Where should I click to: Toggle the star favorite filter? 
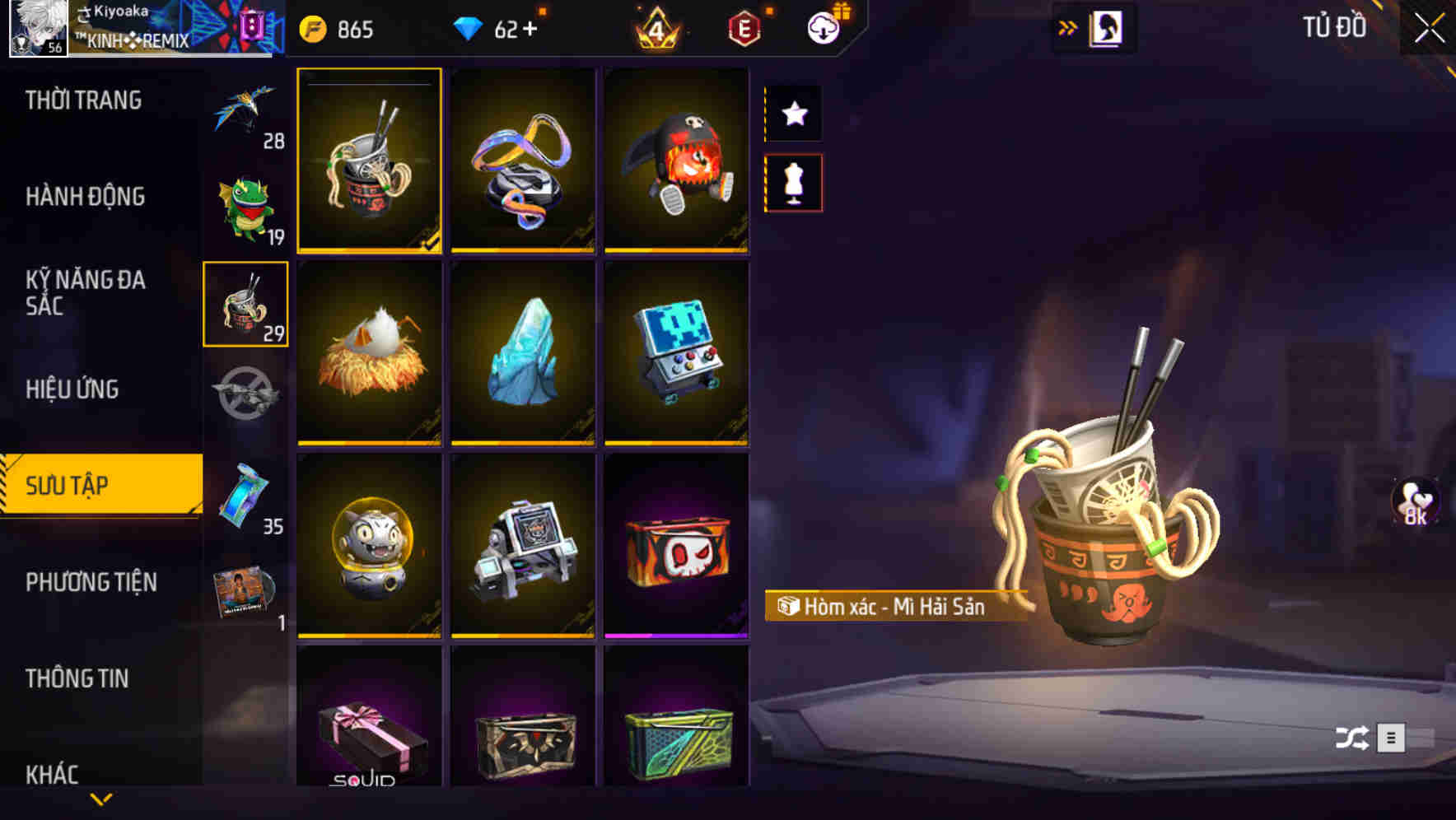point(793,114)
